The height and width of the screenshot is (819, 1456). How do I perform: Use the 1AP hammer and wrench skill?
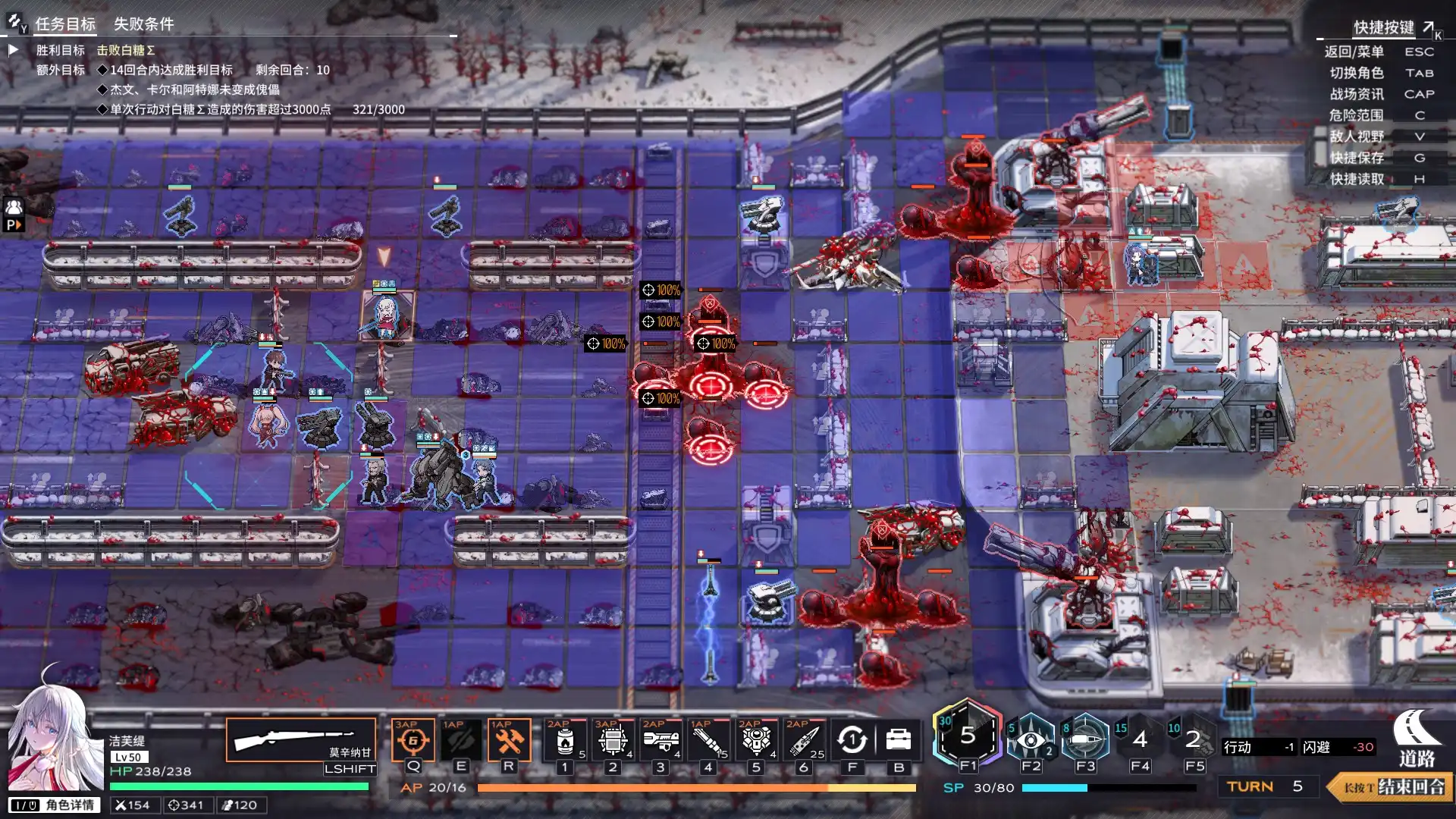509,740
